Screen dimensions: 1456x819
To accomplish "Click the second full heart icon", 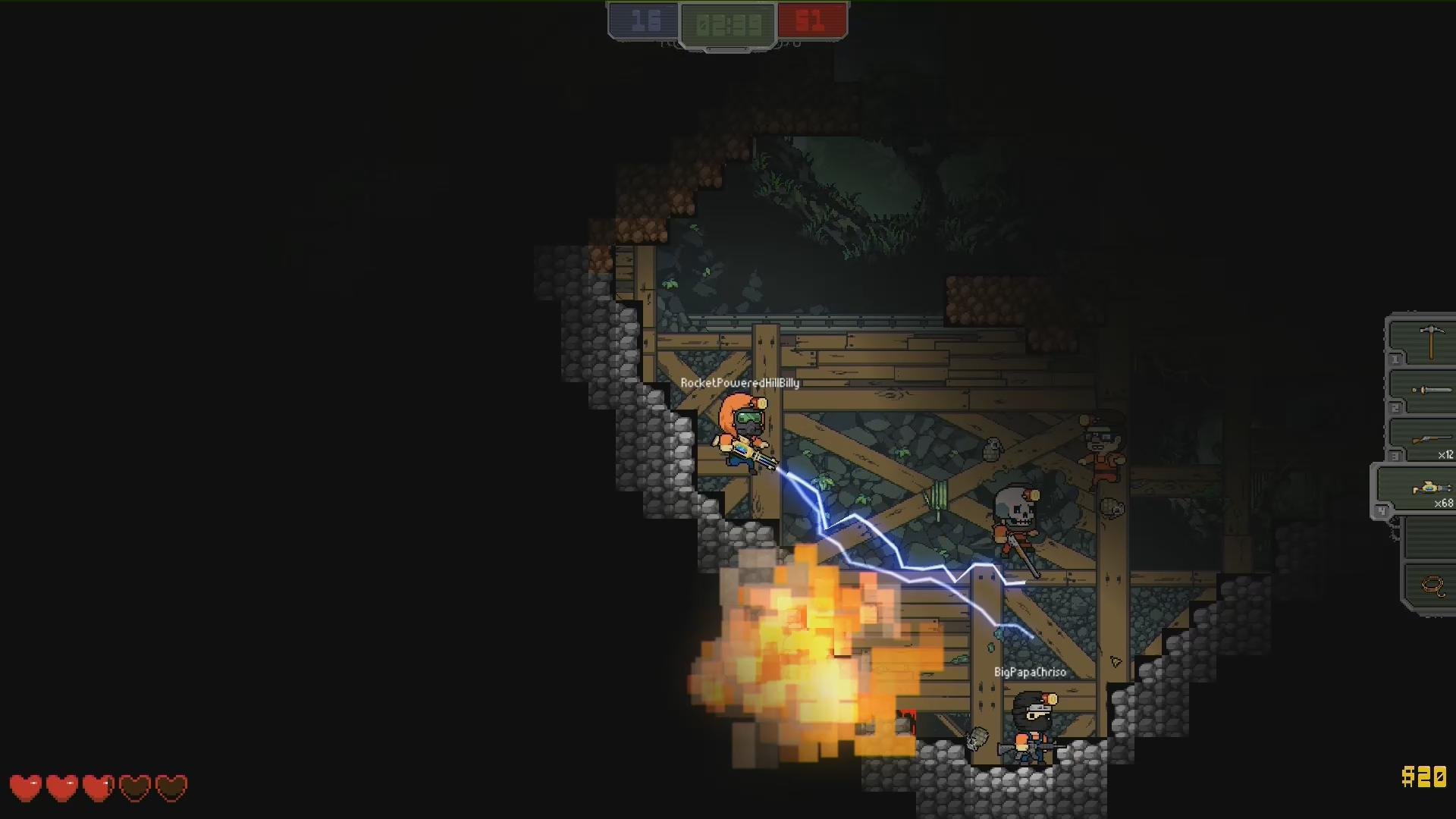I will click(x=62, y=788).
